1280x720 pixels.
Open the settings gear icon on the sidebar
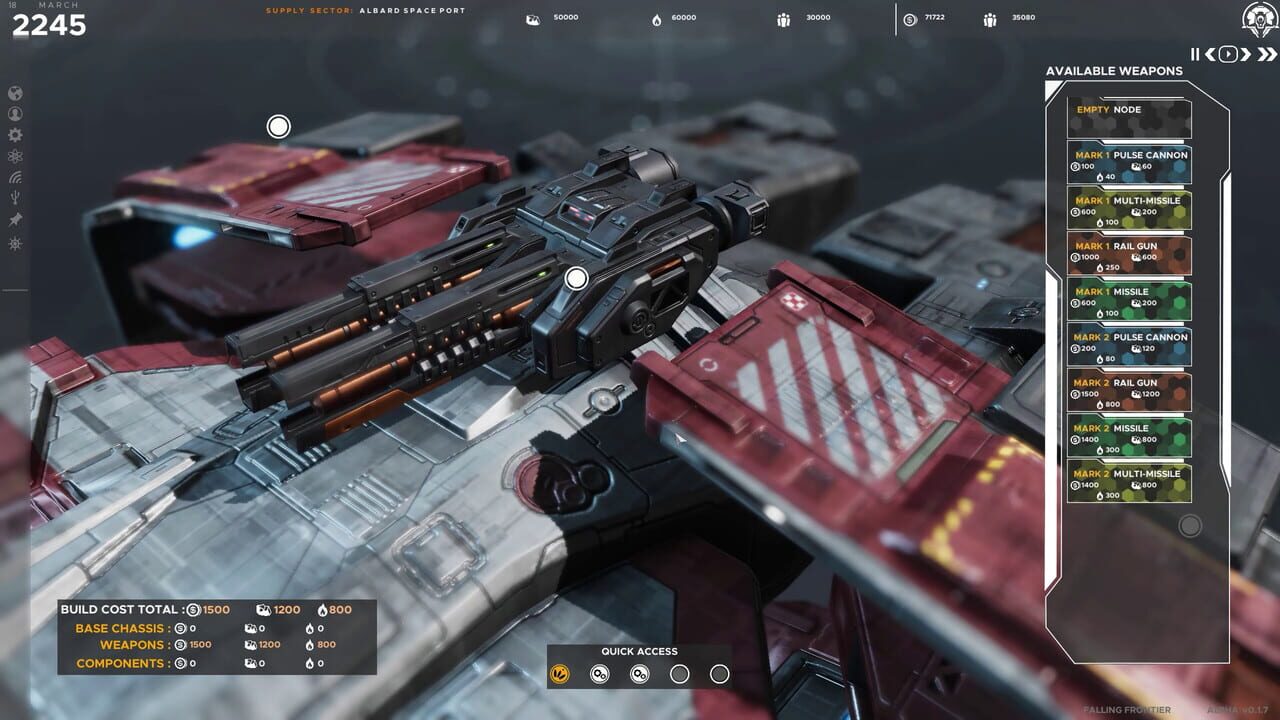click(x=15, y=135)
